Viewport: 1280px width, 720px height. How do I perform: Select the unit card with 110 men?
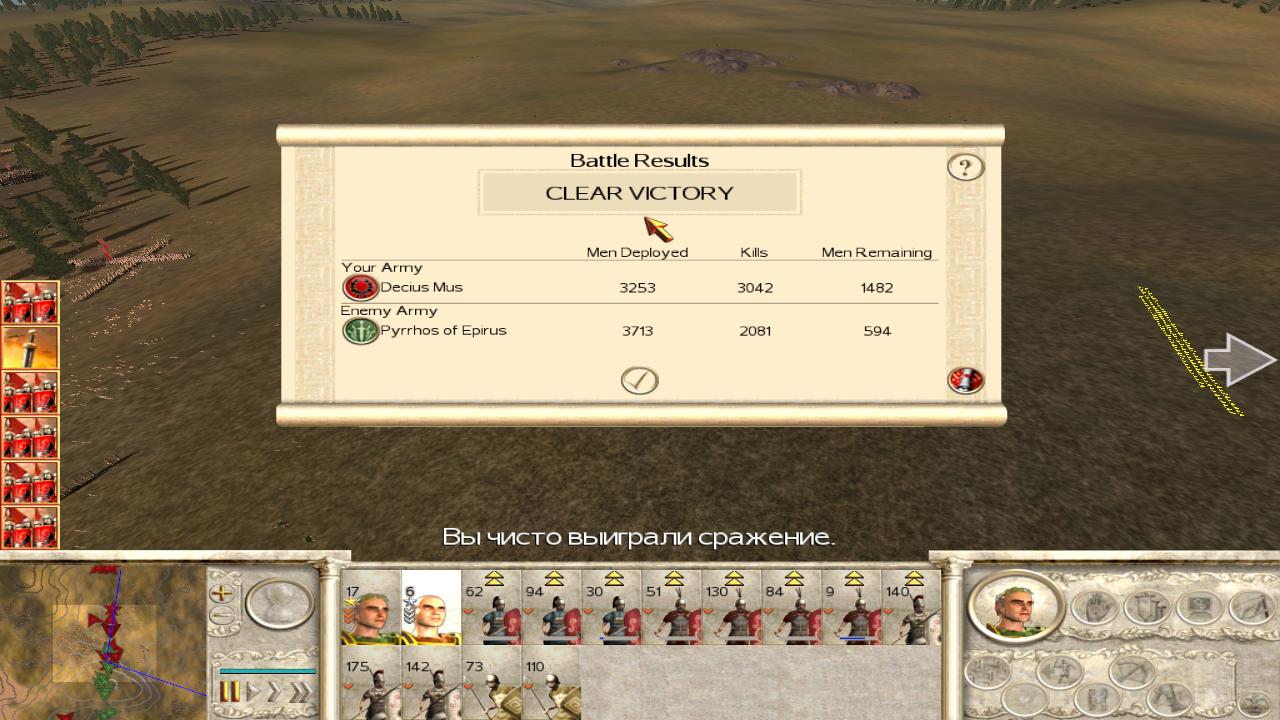coord(551,686)
